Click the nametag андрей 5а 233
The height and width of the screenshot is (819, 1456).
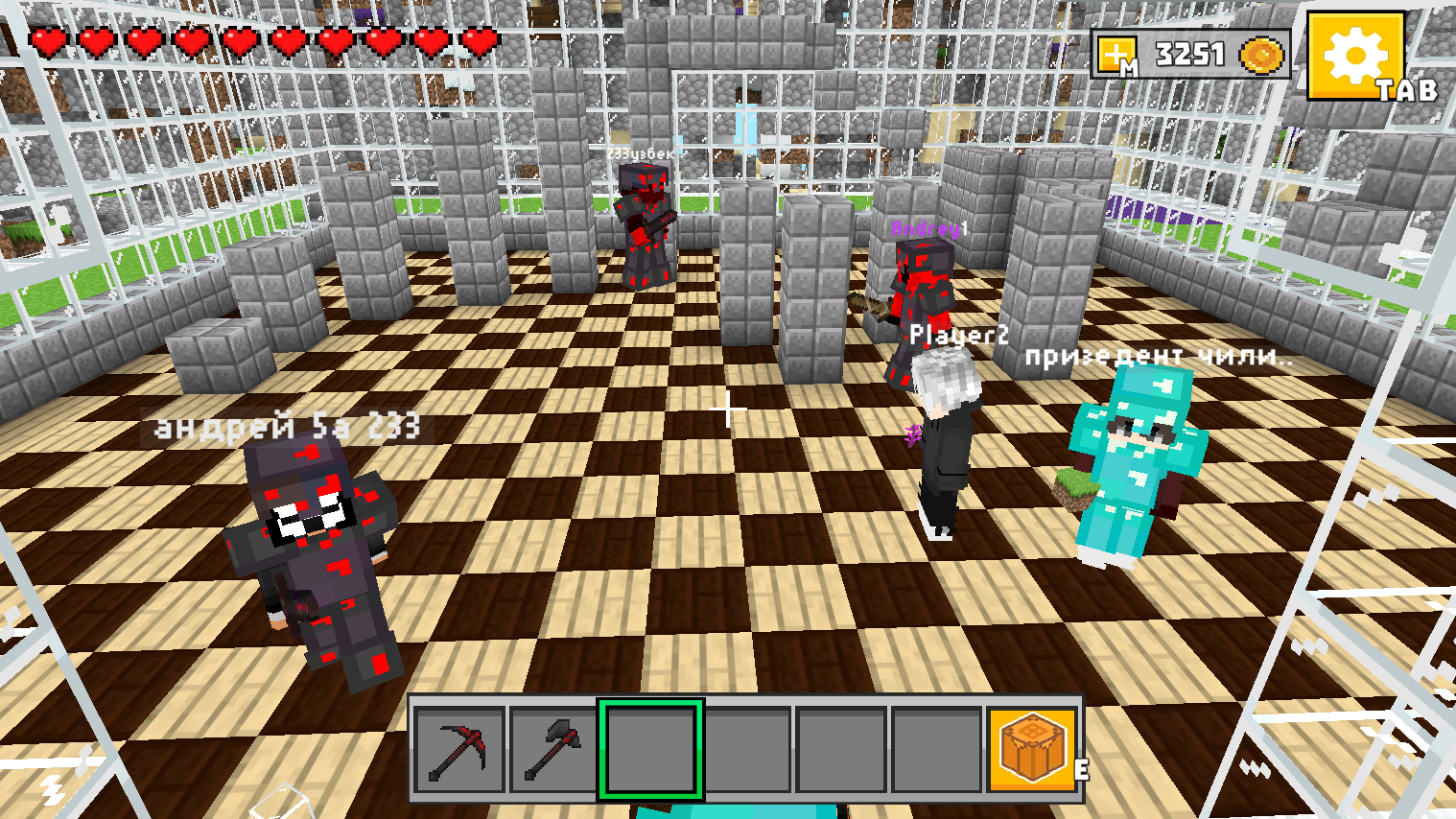pyautogui.click(x=286, y=426)
